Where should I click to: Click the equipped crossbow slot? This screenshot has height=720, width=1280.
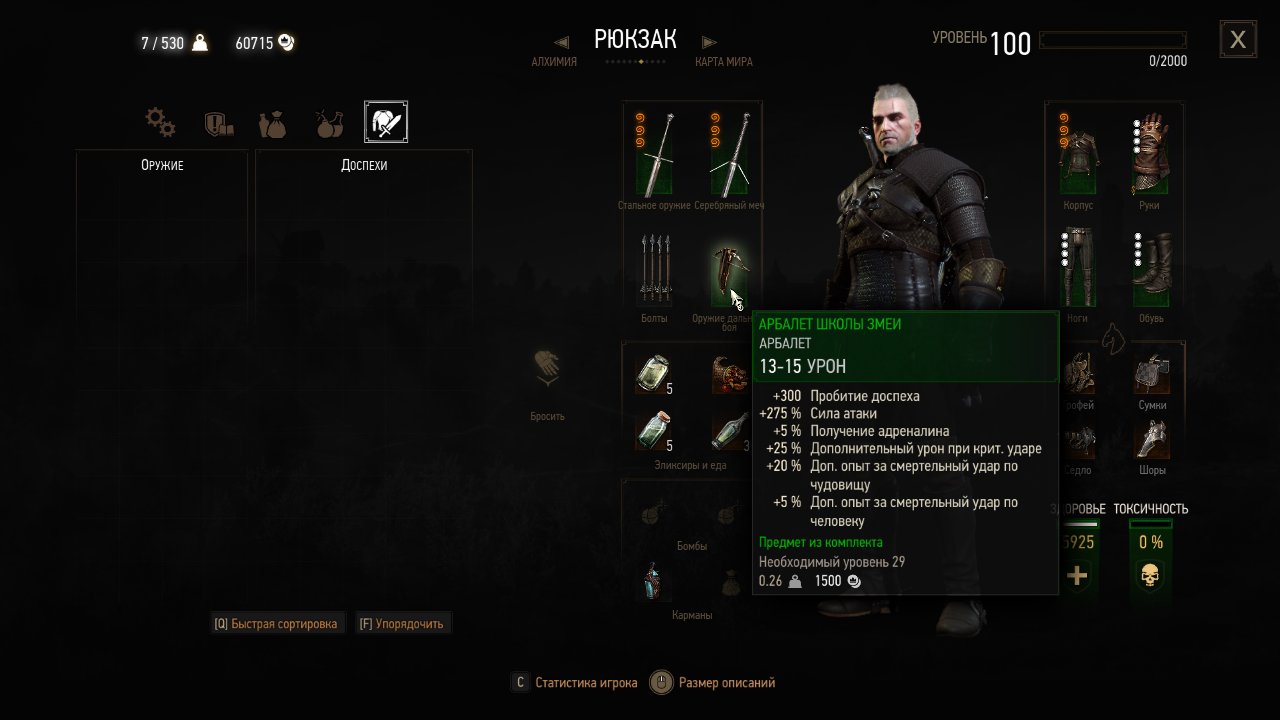(x=727, y=272)
